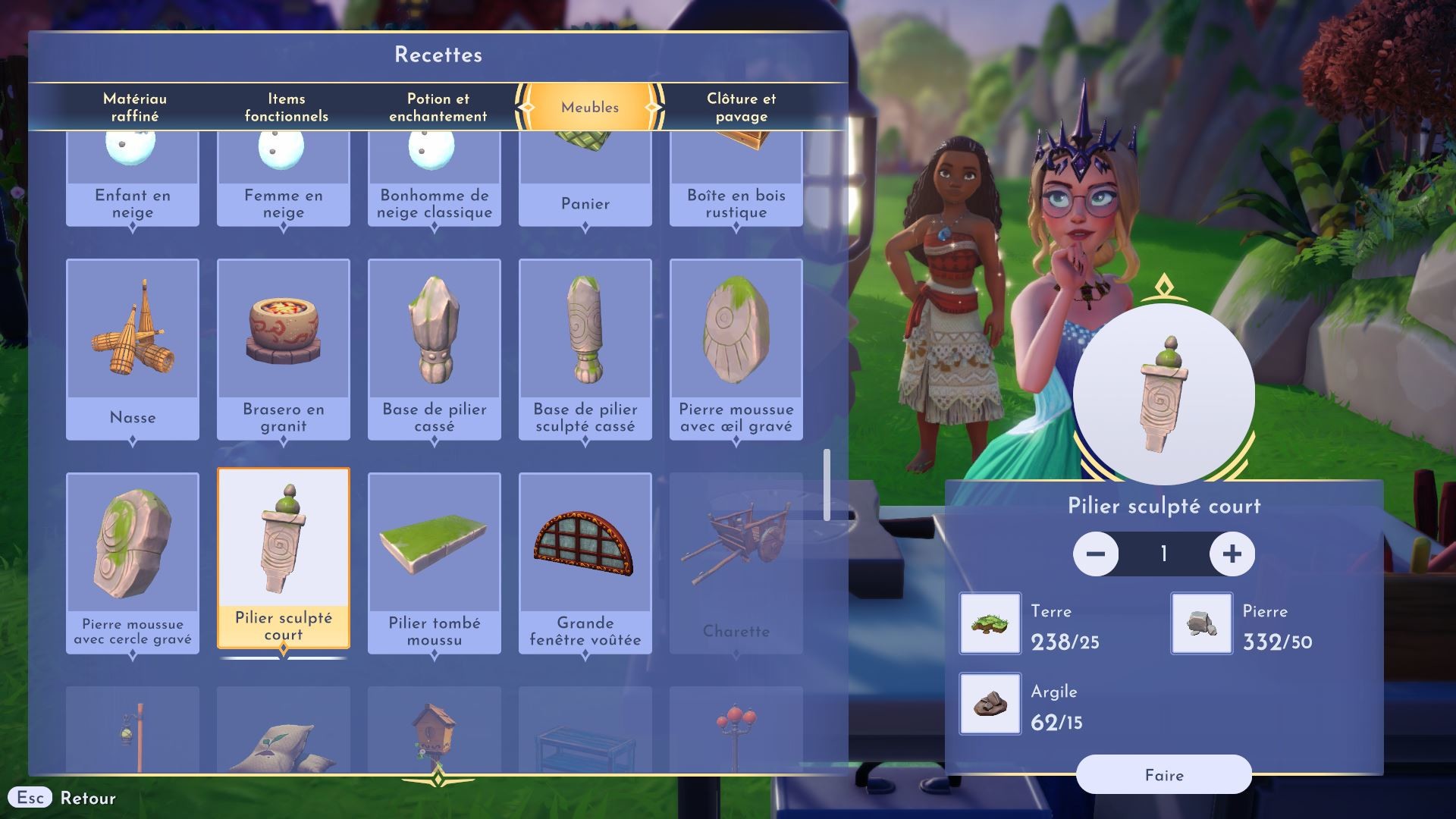Increase craft quantity with the plus button

1232,554
